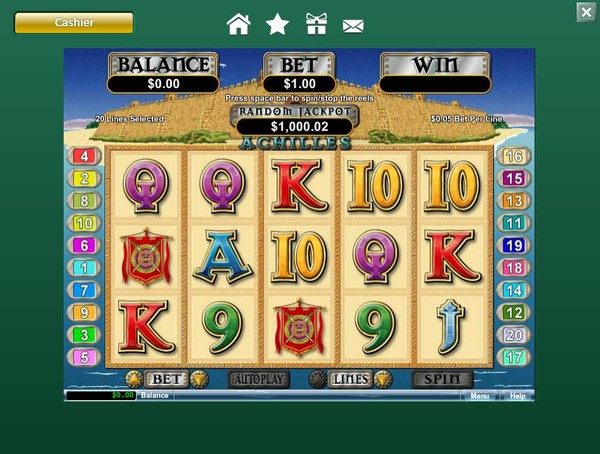Select payline number 17
This screenshot has width=600, height=454.
(514, 357)
